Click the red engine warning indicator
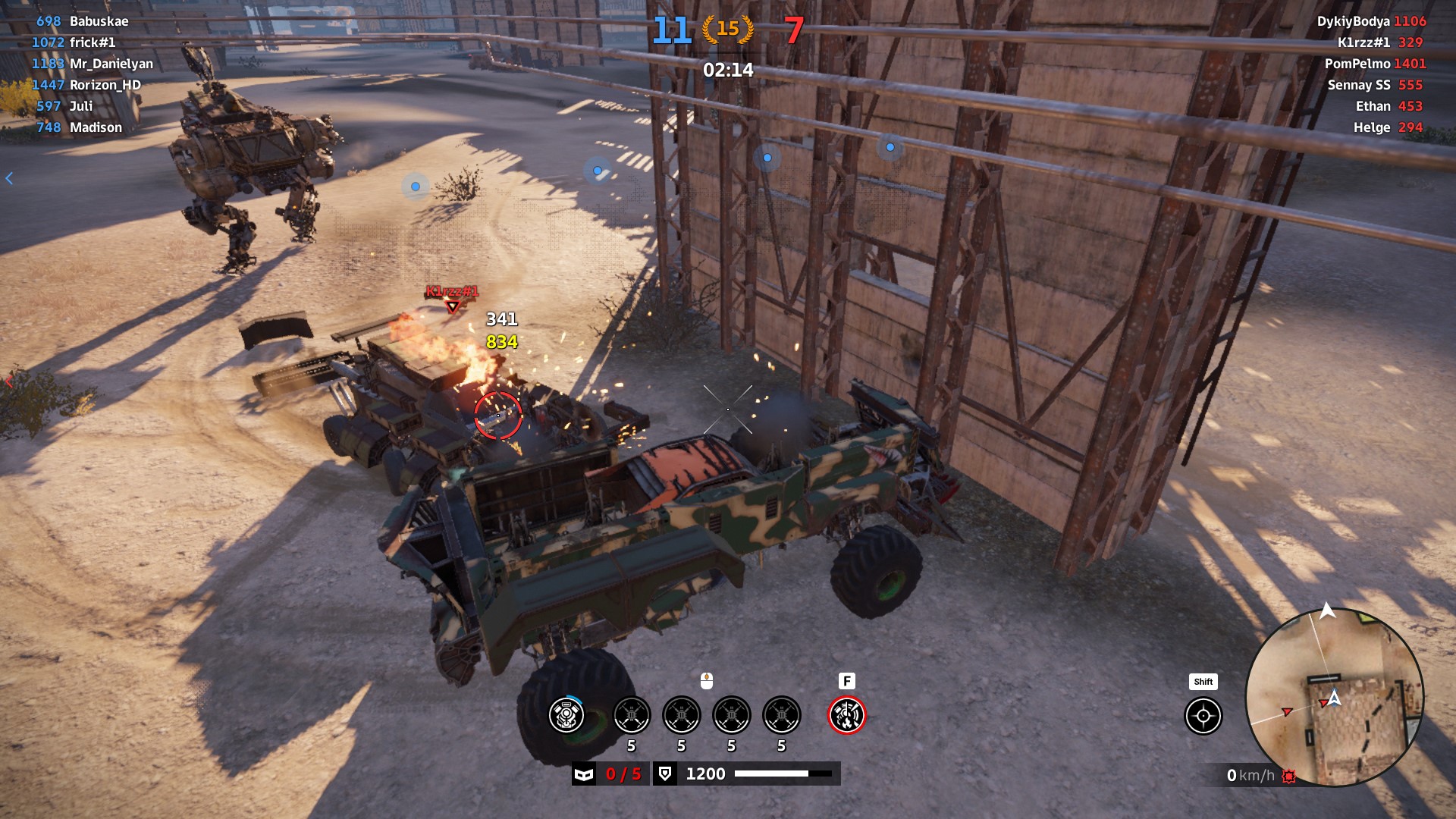1456x819 pixels. 1288,776
